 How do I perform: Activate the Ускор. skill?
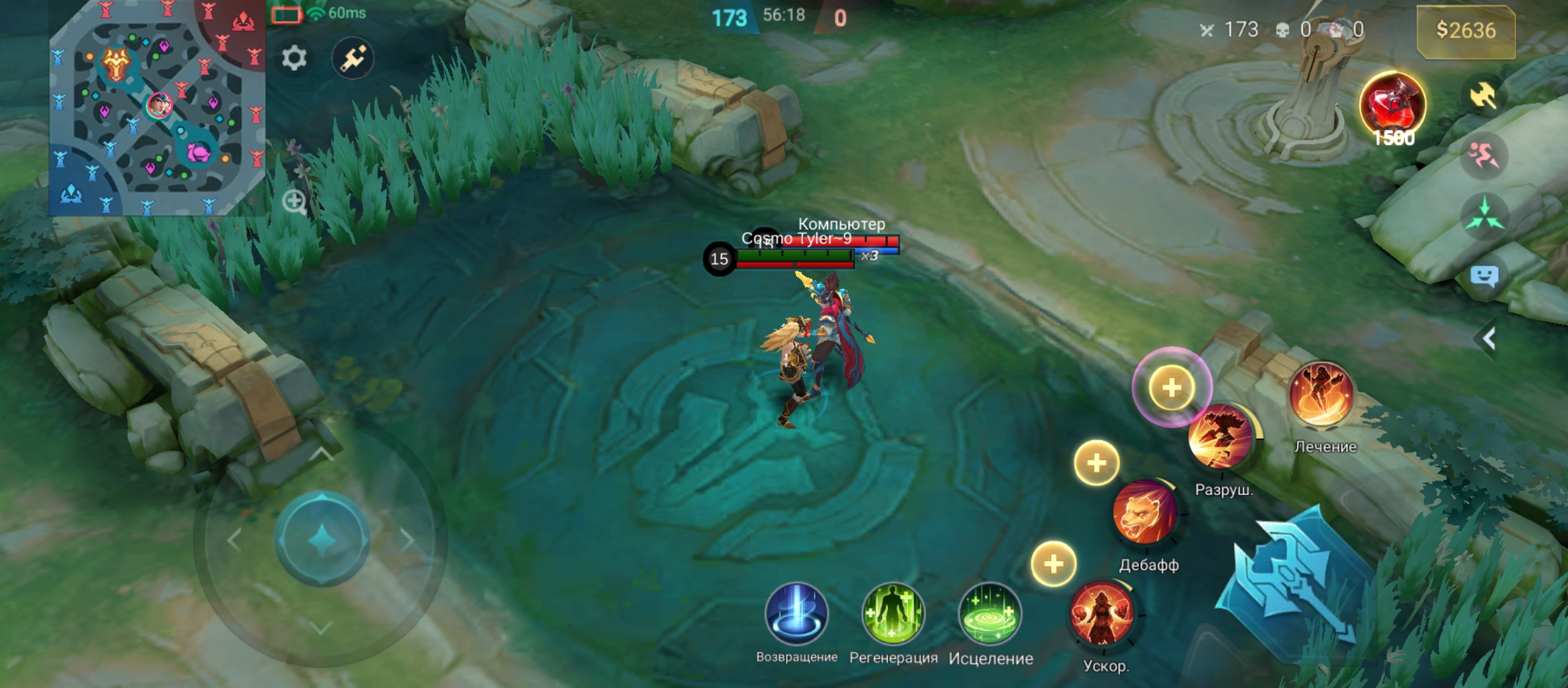tap(1102, 614)
